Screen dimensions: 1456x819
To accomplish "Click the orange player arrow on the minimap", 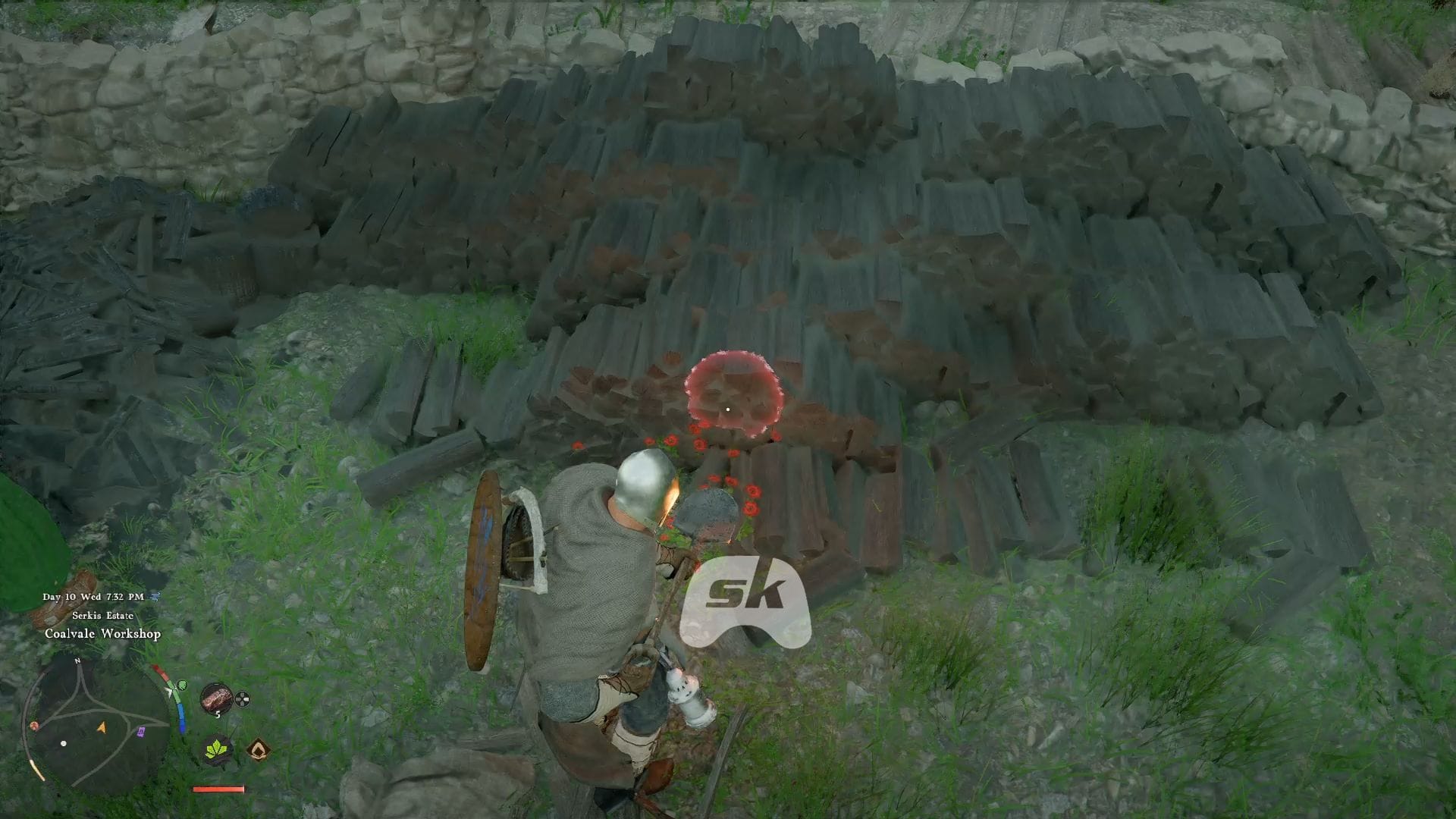I will pos(102,728).
